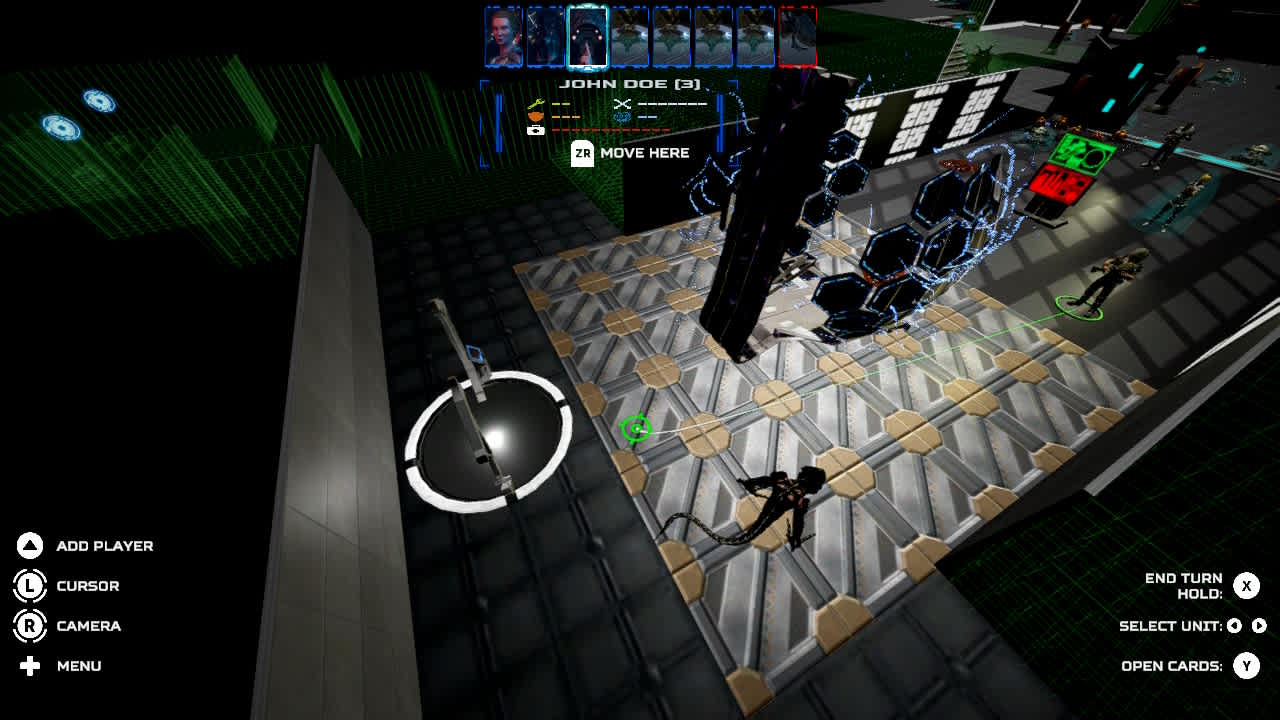Click the left arrow of Select Unit
This screenshot has width=1280, height=720.
point(1235,626)
